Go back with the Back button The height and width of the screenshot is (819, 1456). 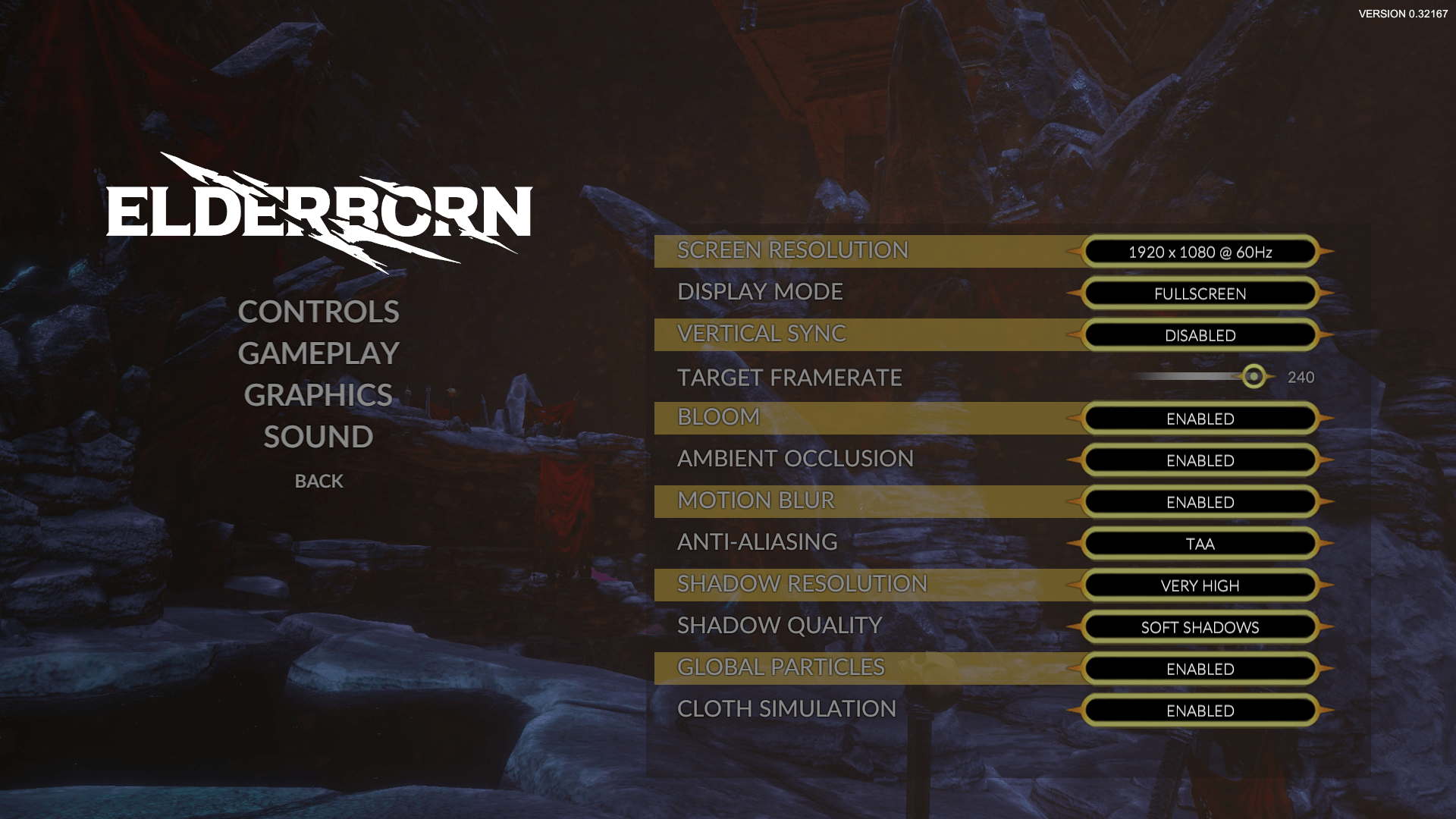pos(318,481)
